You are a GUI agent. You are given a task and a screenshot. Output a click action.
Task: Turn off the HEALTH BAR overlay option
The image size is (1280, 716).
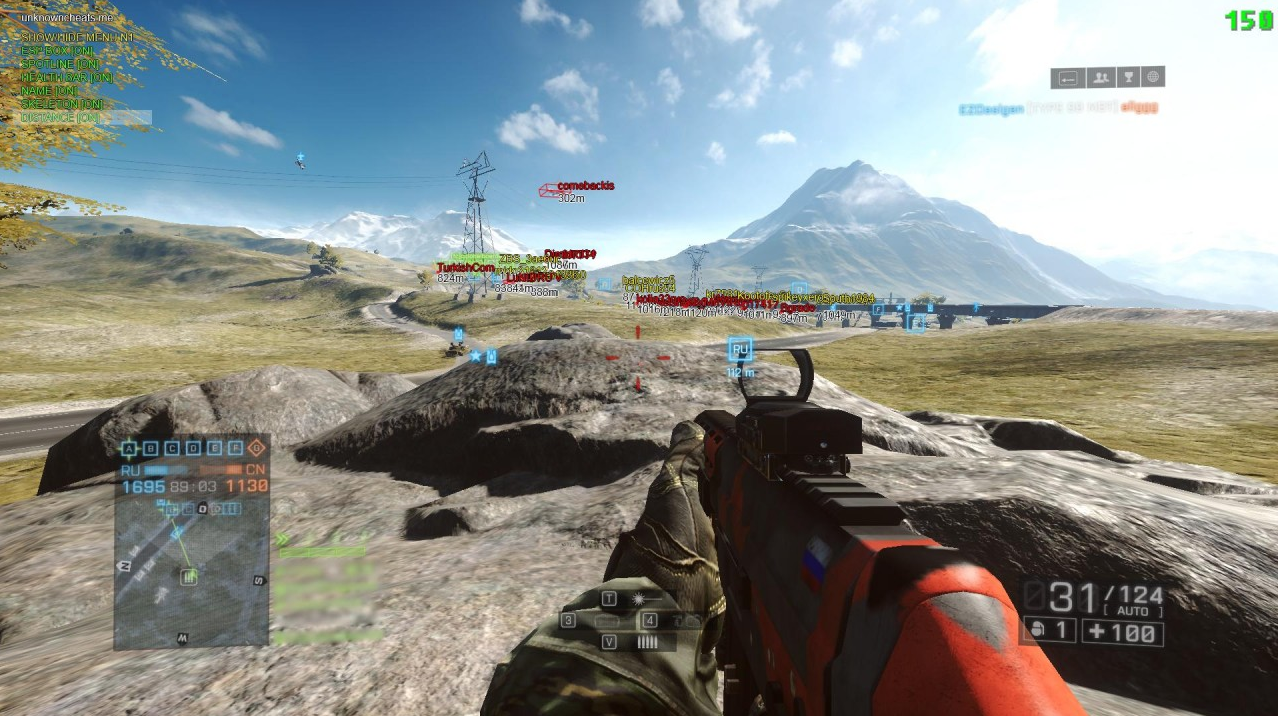[x=67, y=77]
